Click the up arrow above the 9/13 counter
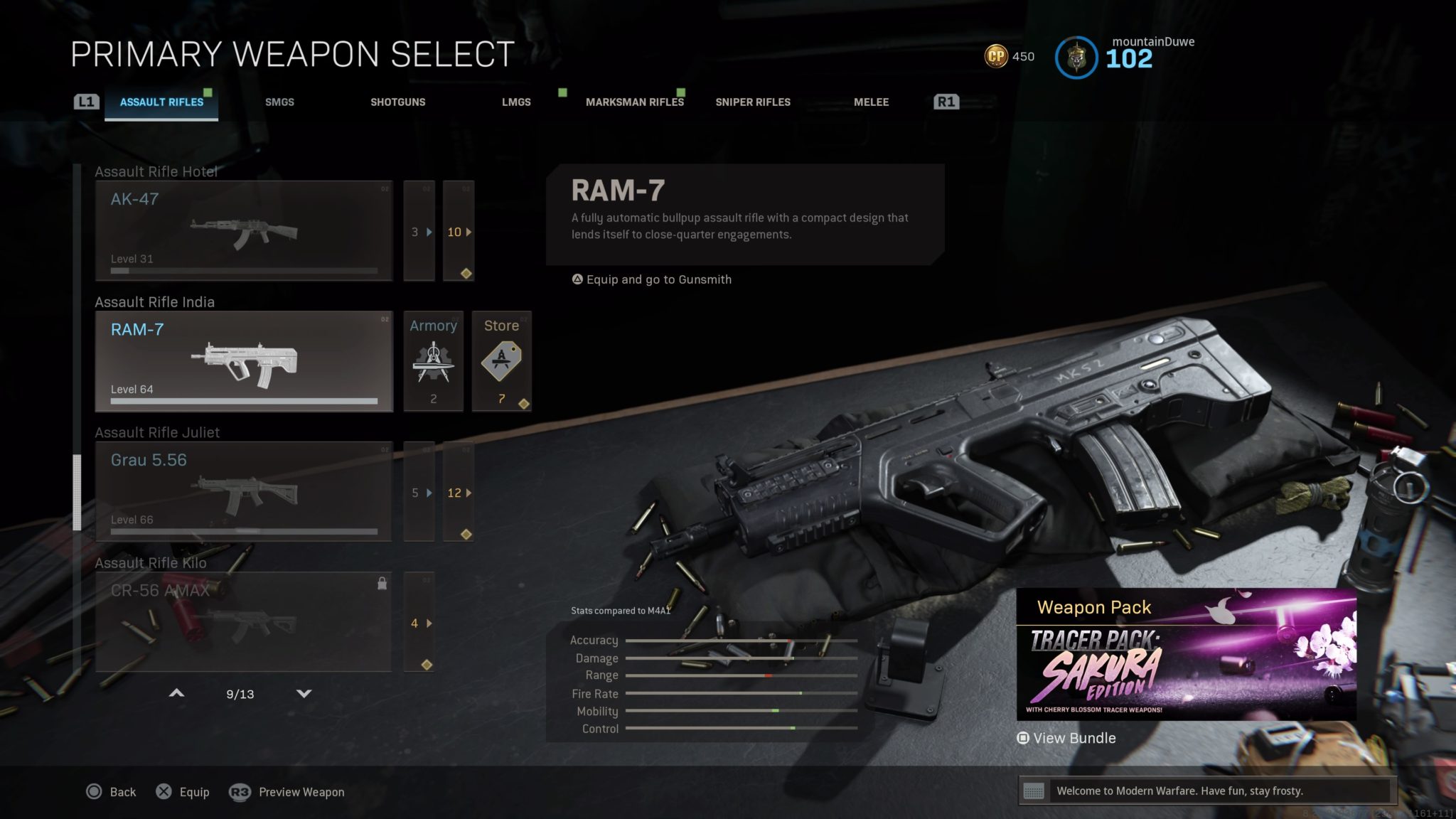This screenshot has height=819, width=1456. [176, 693]
